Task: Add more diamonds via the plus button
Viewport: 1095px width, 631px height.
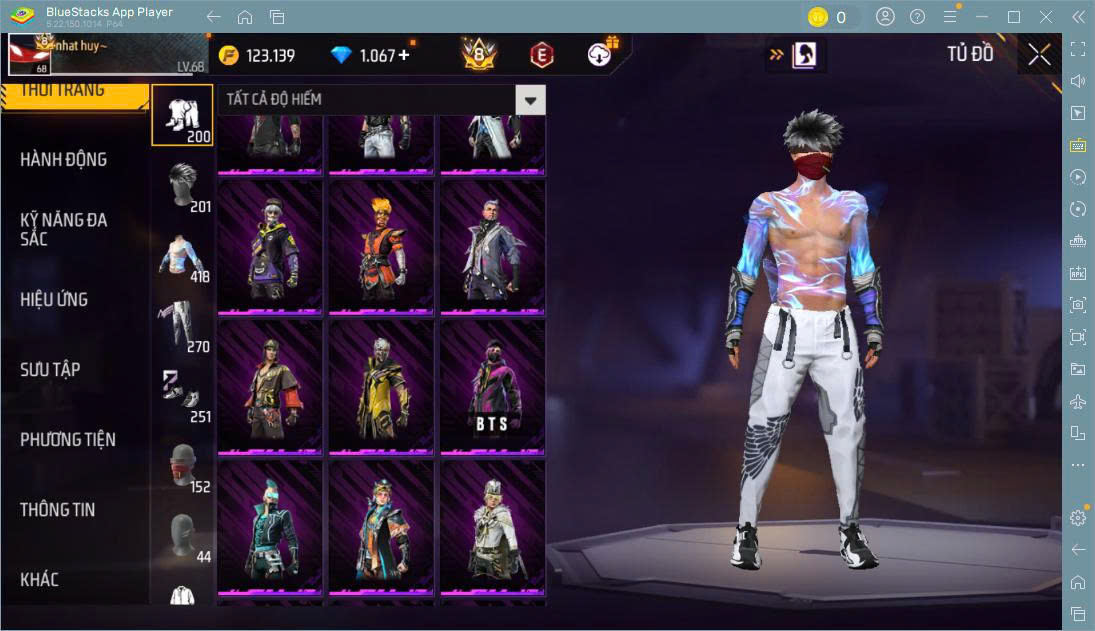Action: point(404,55)
